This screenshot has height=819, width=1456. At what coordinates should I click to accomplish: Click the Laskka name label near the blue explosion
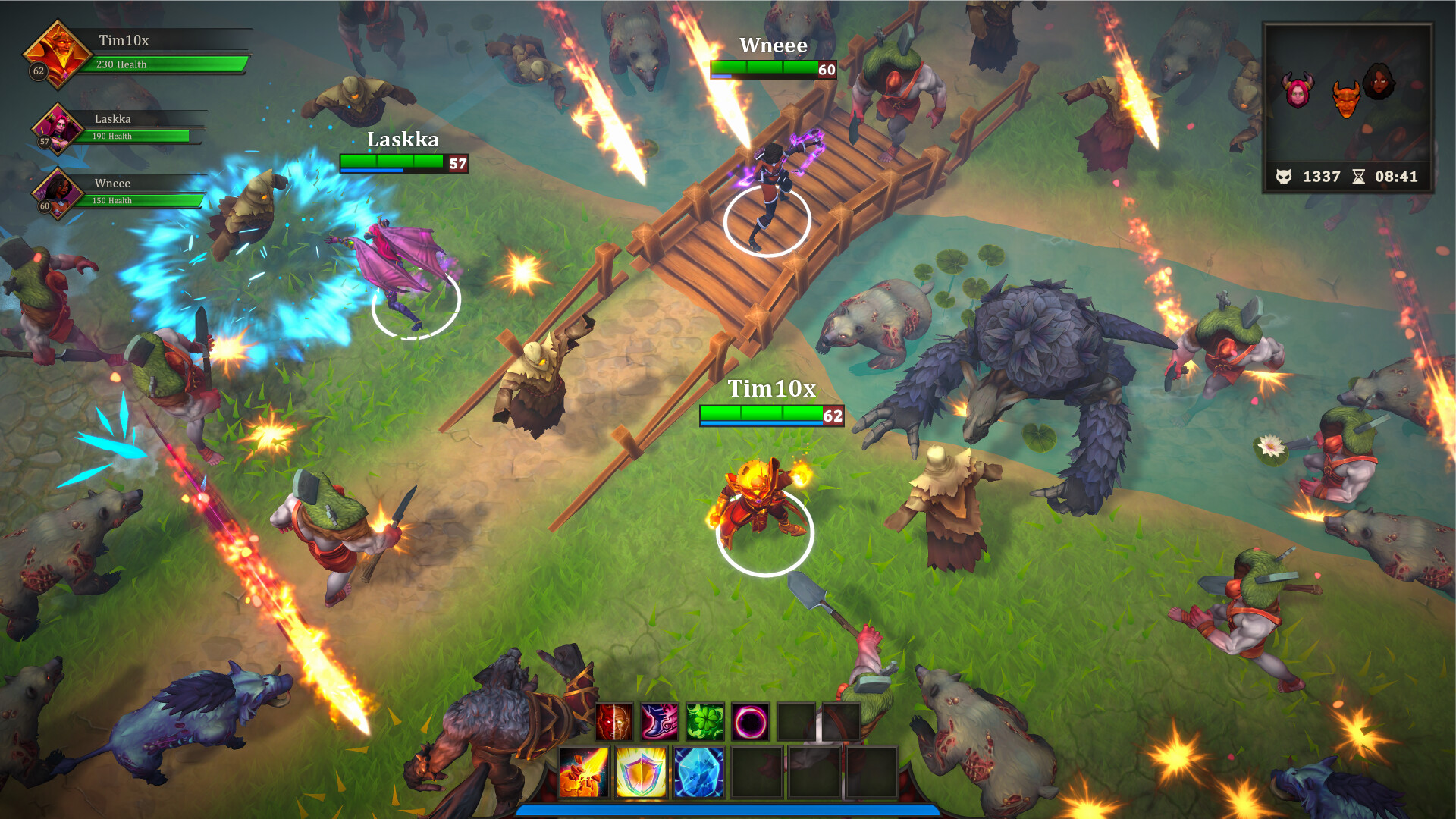tap(403, 140)
